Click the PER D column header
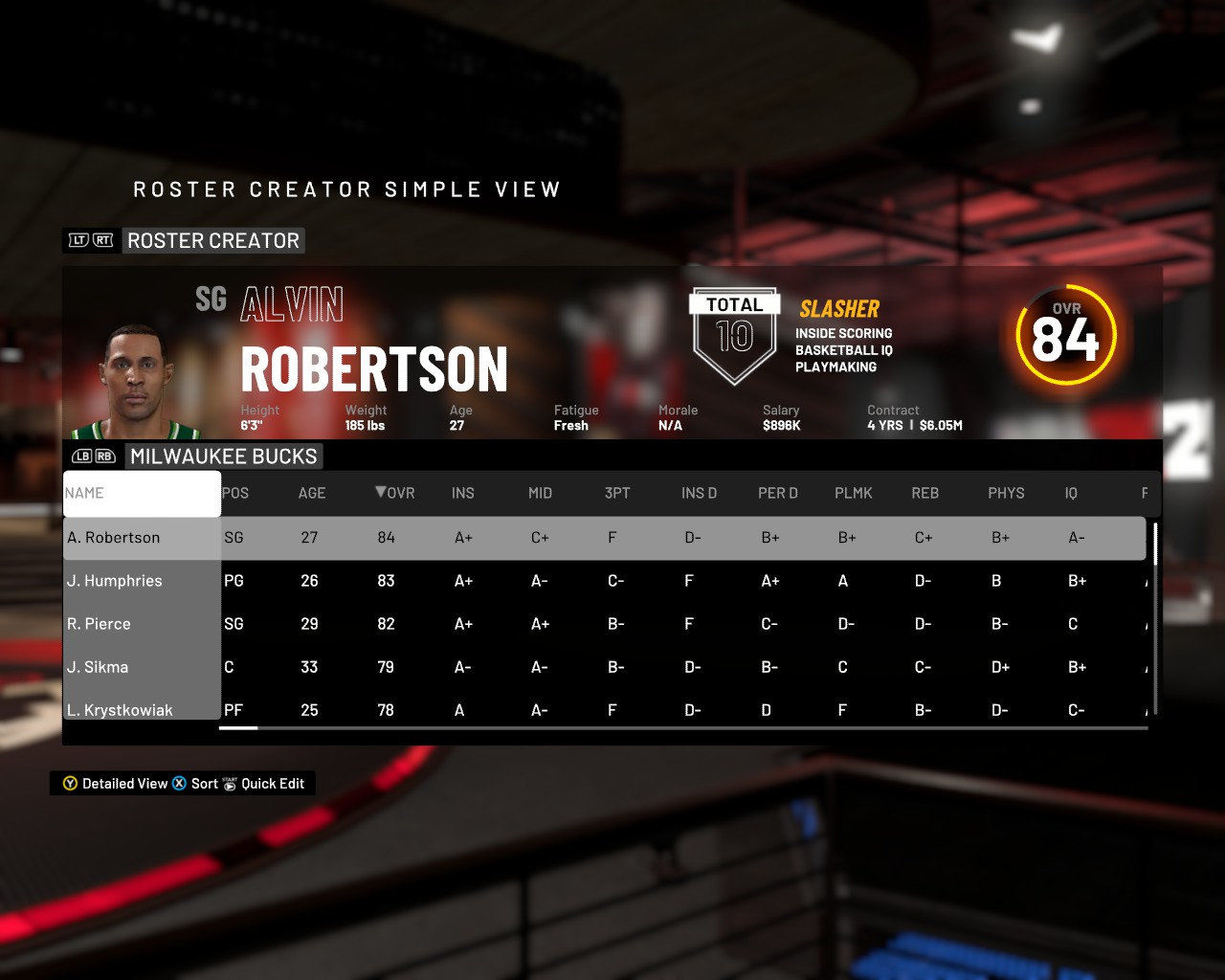This screenshot has width=1225, height=980. (778, 493)
